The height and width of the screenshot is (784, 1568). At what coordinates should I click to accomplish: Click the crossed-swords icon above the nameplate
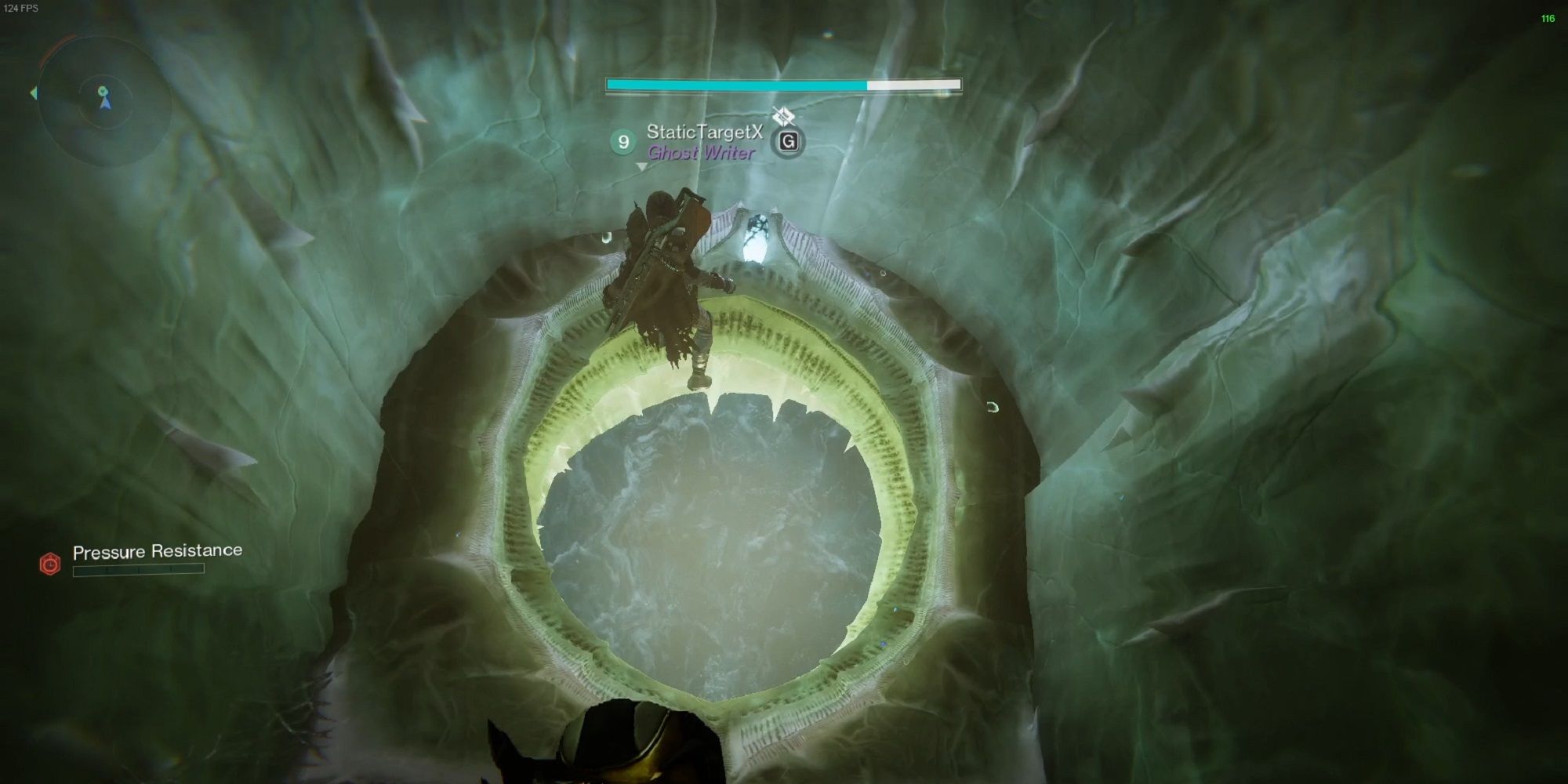[x=784, y=114]
